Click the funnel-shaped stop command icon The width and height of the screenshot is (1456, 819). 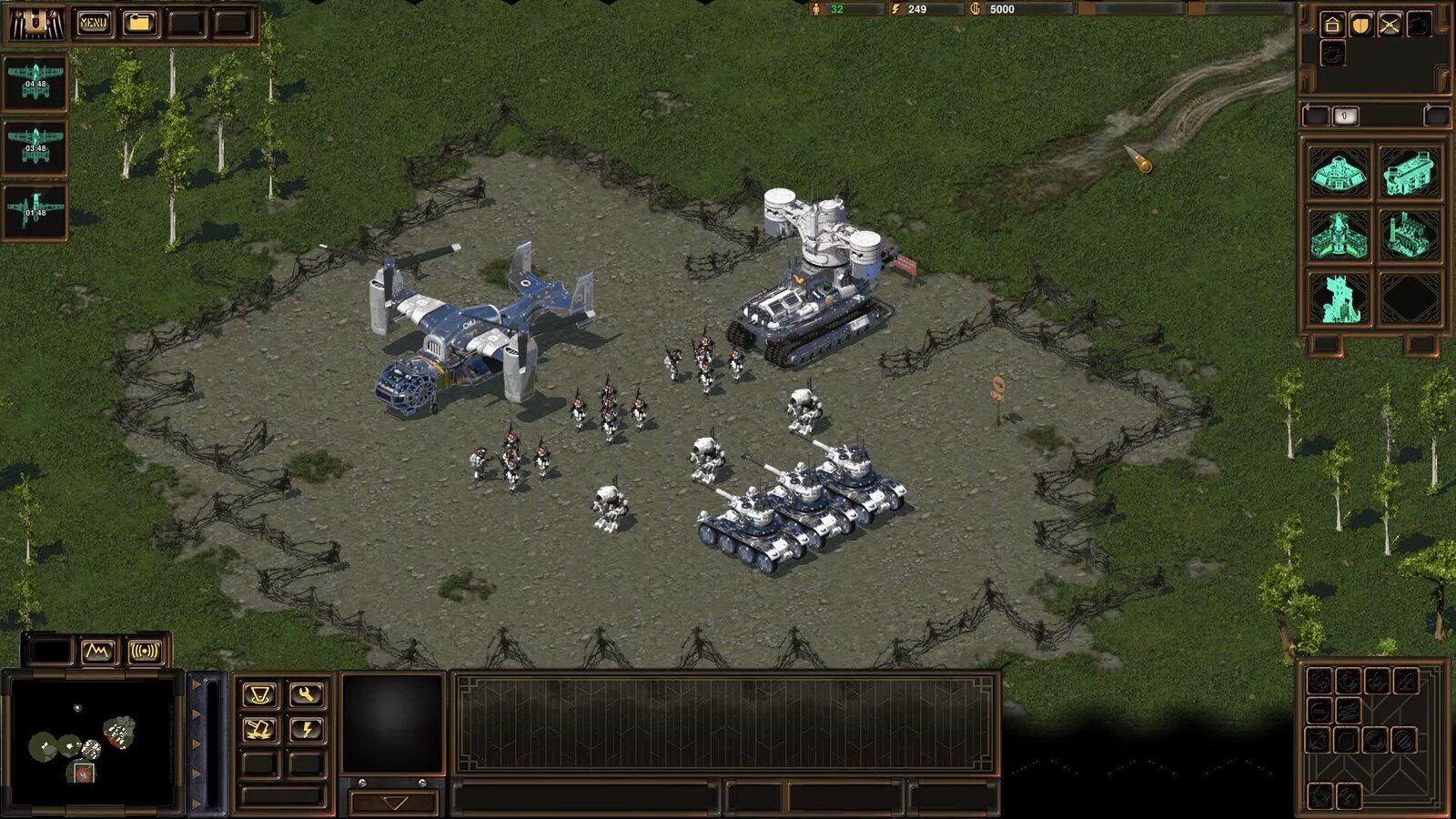[259, 693]
